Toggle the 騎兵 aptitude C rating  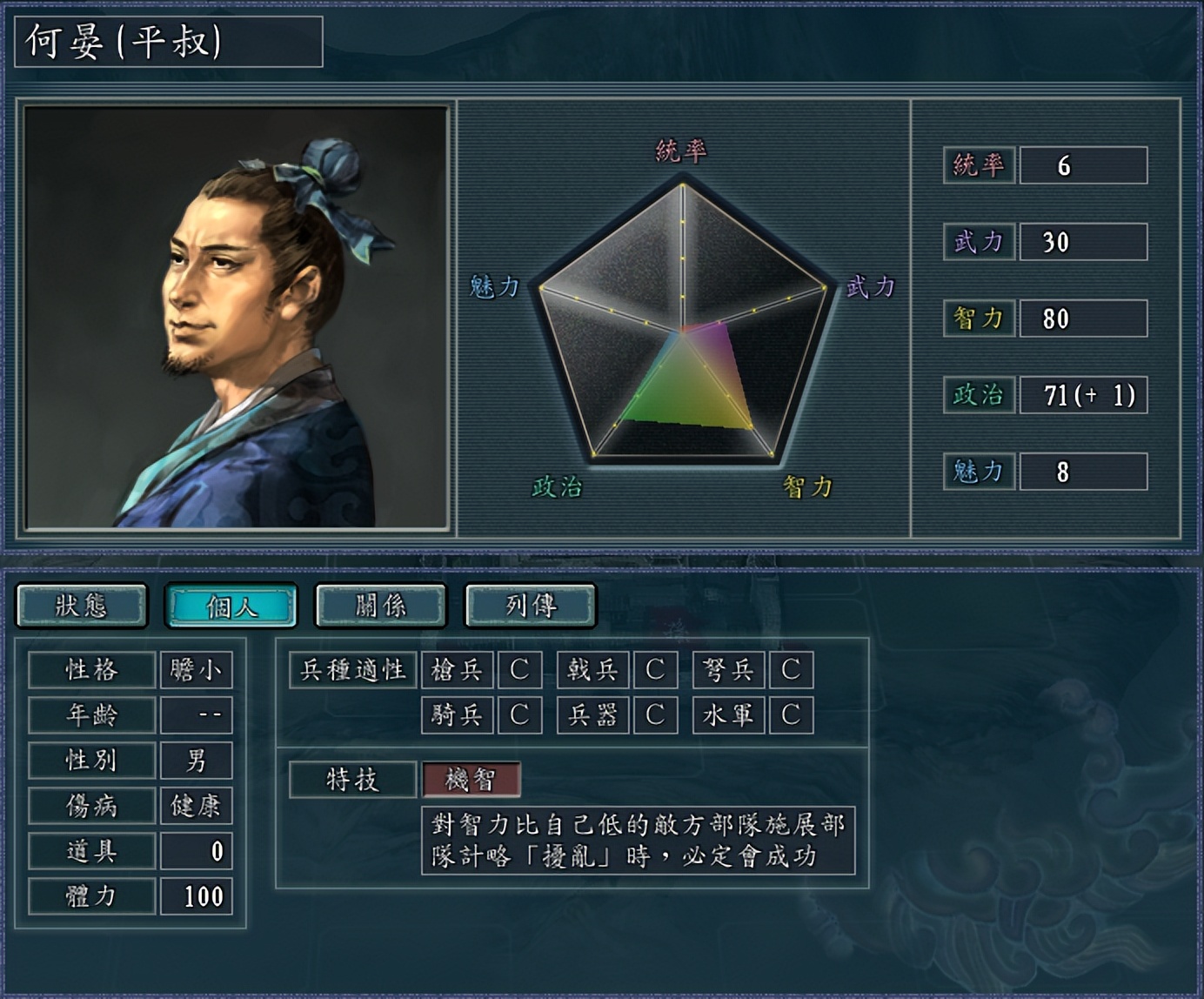pyautogui.click(x=519, y=715)
